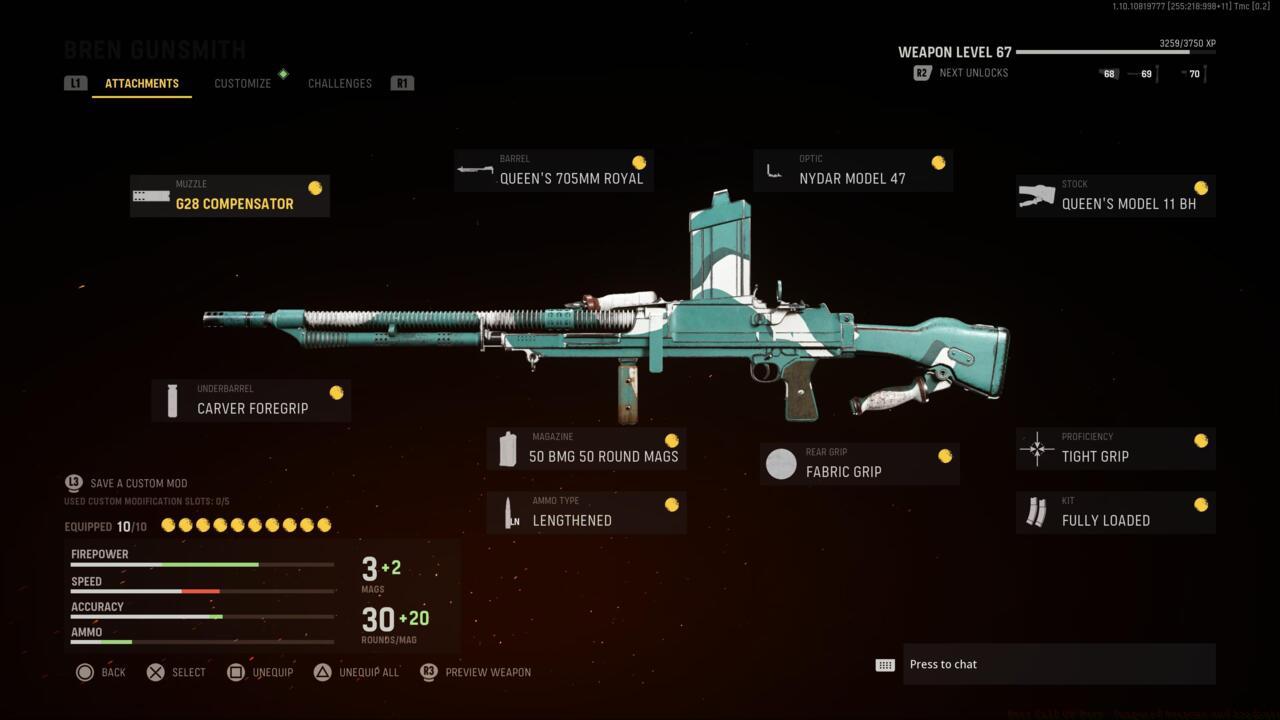Click Unequip All
1280x720 pixels.
[356, 672]
